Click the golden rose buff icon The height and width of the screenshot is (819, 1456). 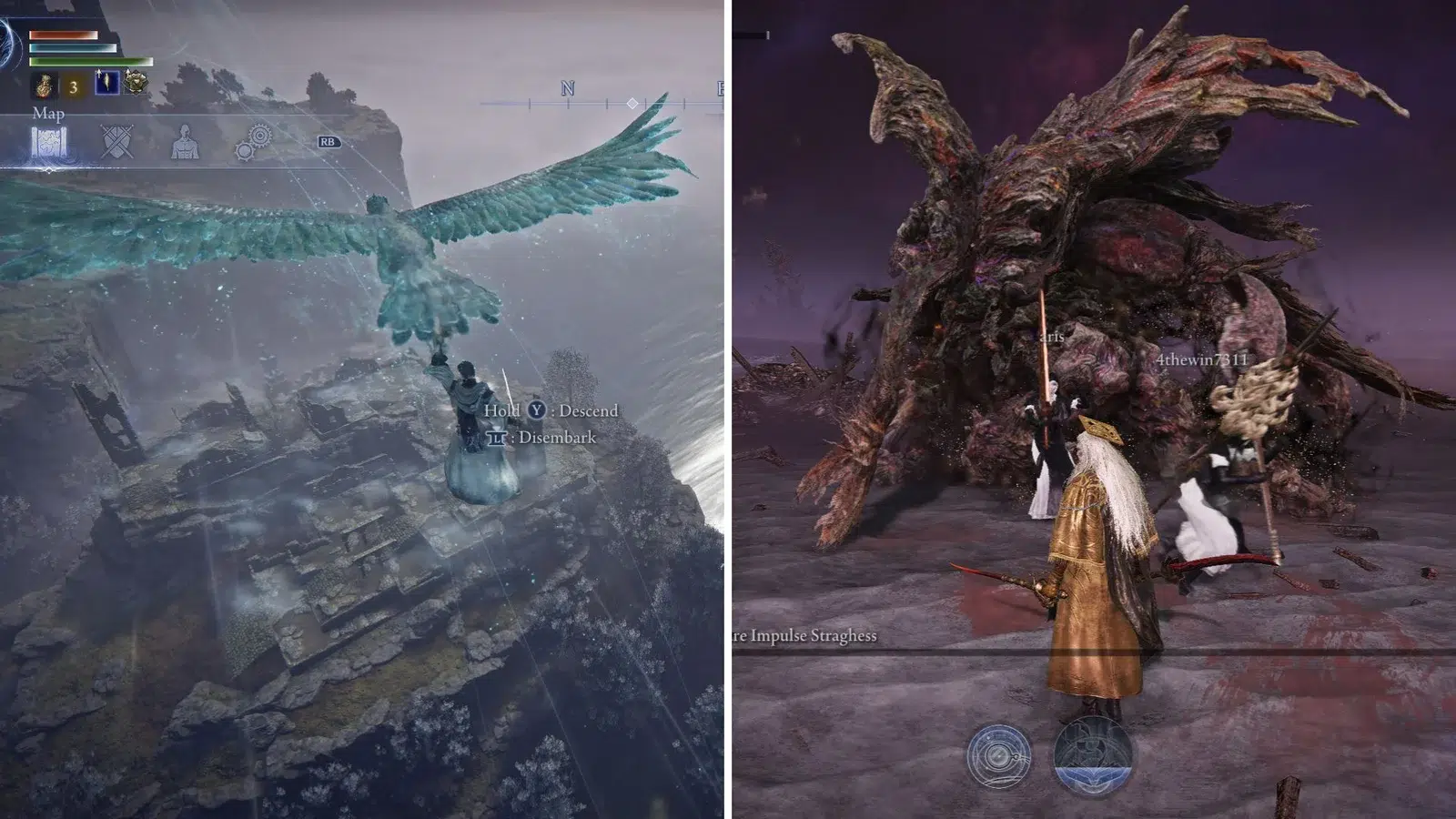coord(136,84)
